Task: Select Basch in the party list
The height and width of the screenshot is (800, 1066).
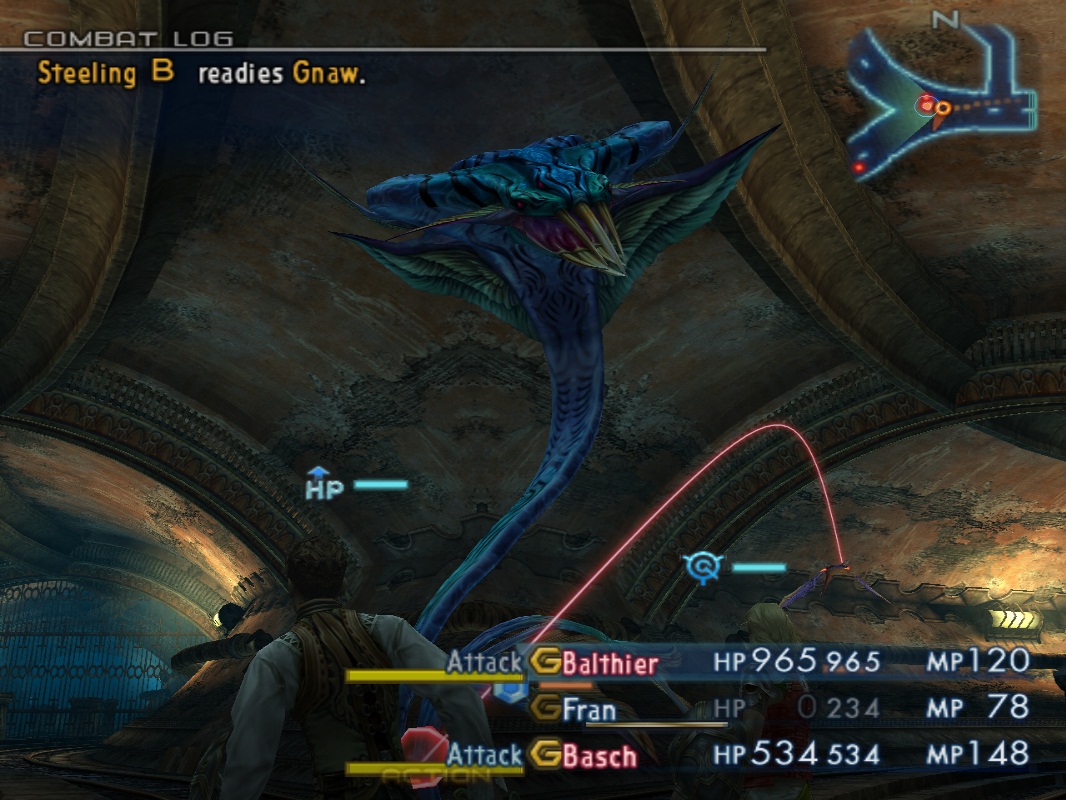Action: click(x=599, y=755)
